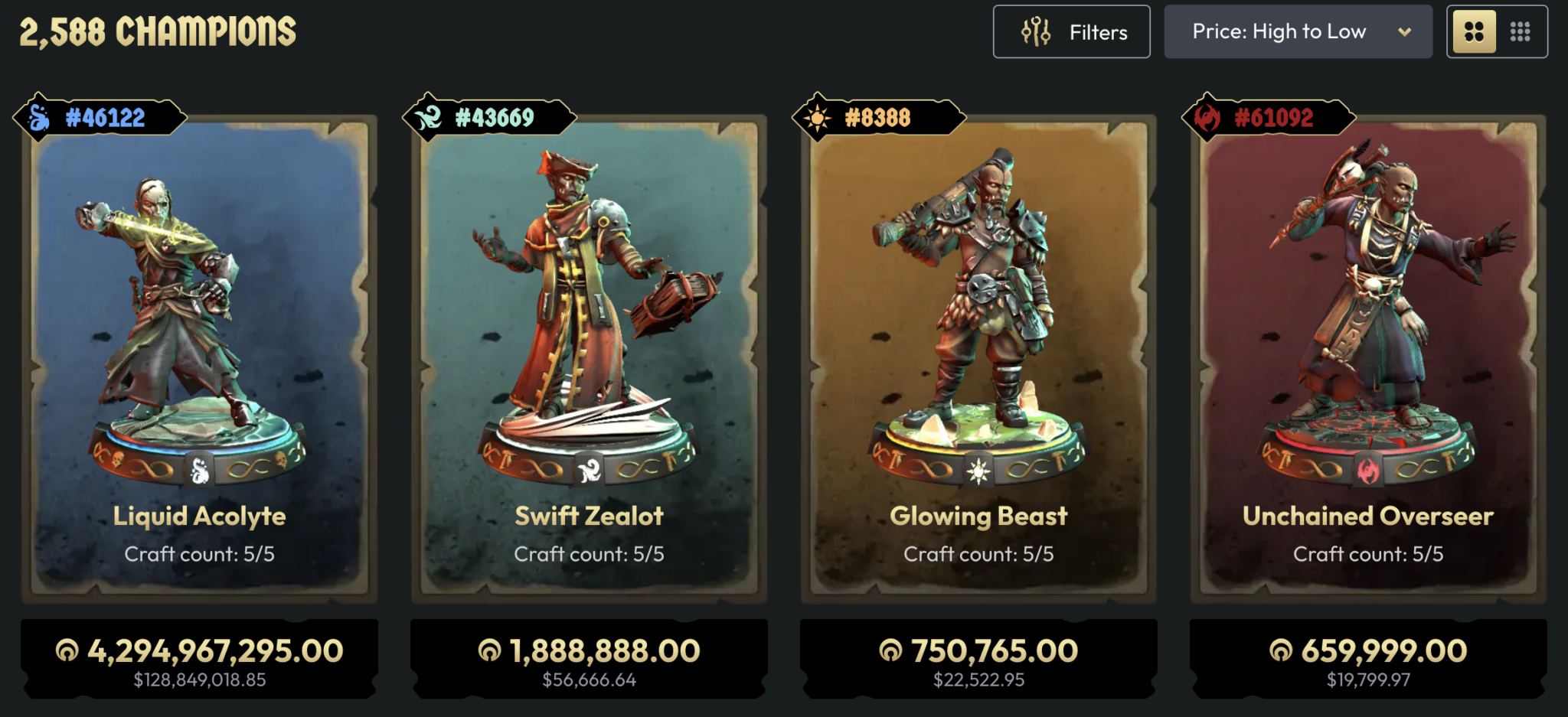This screenshot has width=1568, height=717.
Task: Click the #8388 champion ID badge
Action: (878, 118)
